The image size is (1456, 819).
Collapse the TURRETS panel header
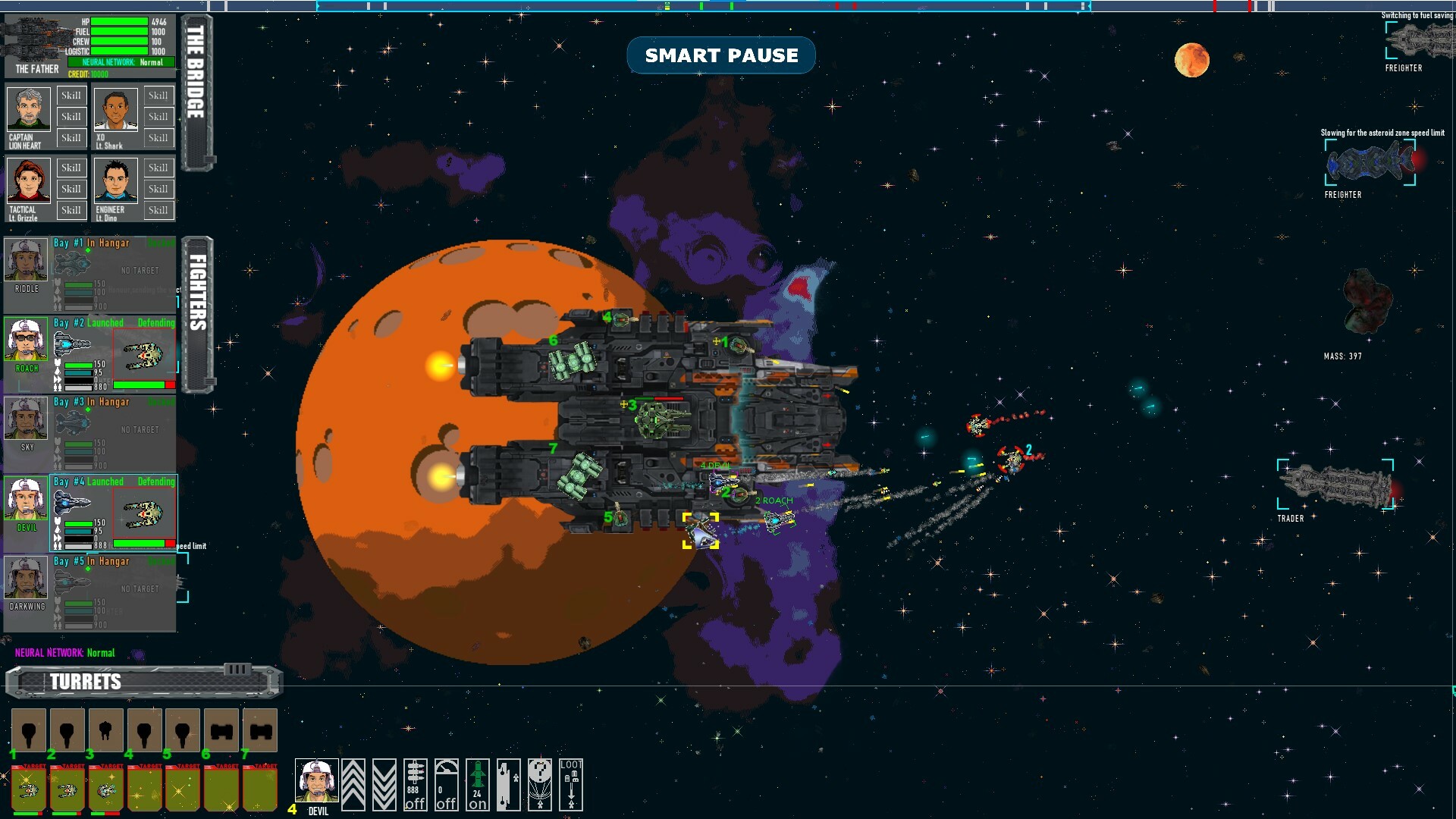[x=83, y=681]
